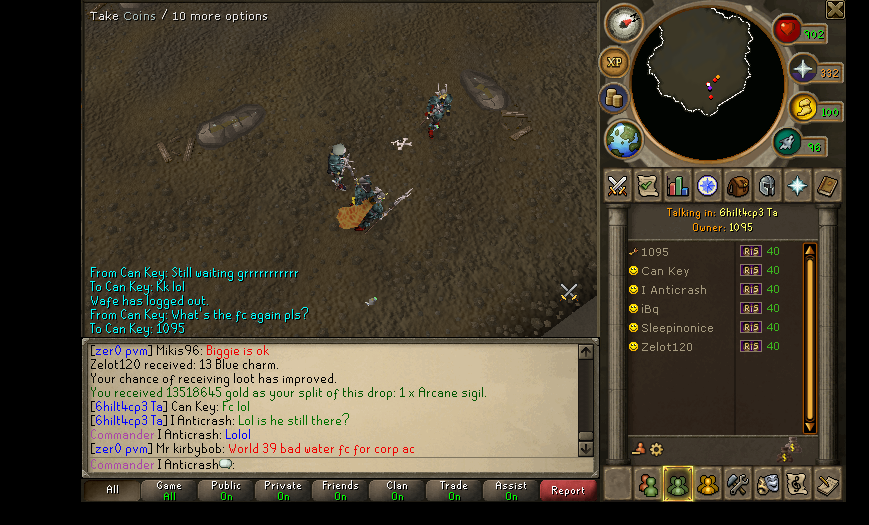The width and height of the screenshot is (869, 525).
Task: Click the red Report button
Action: [567, 490]
